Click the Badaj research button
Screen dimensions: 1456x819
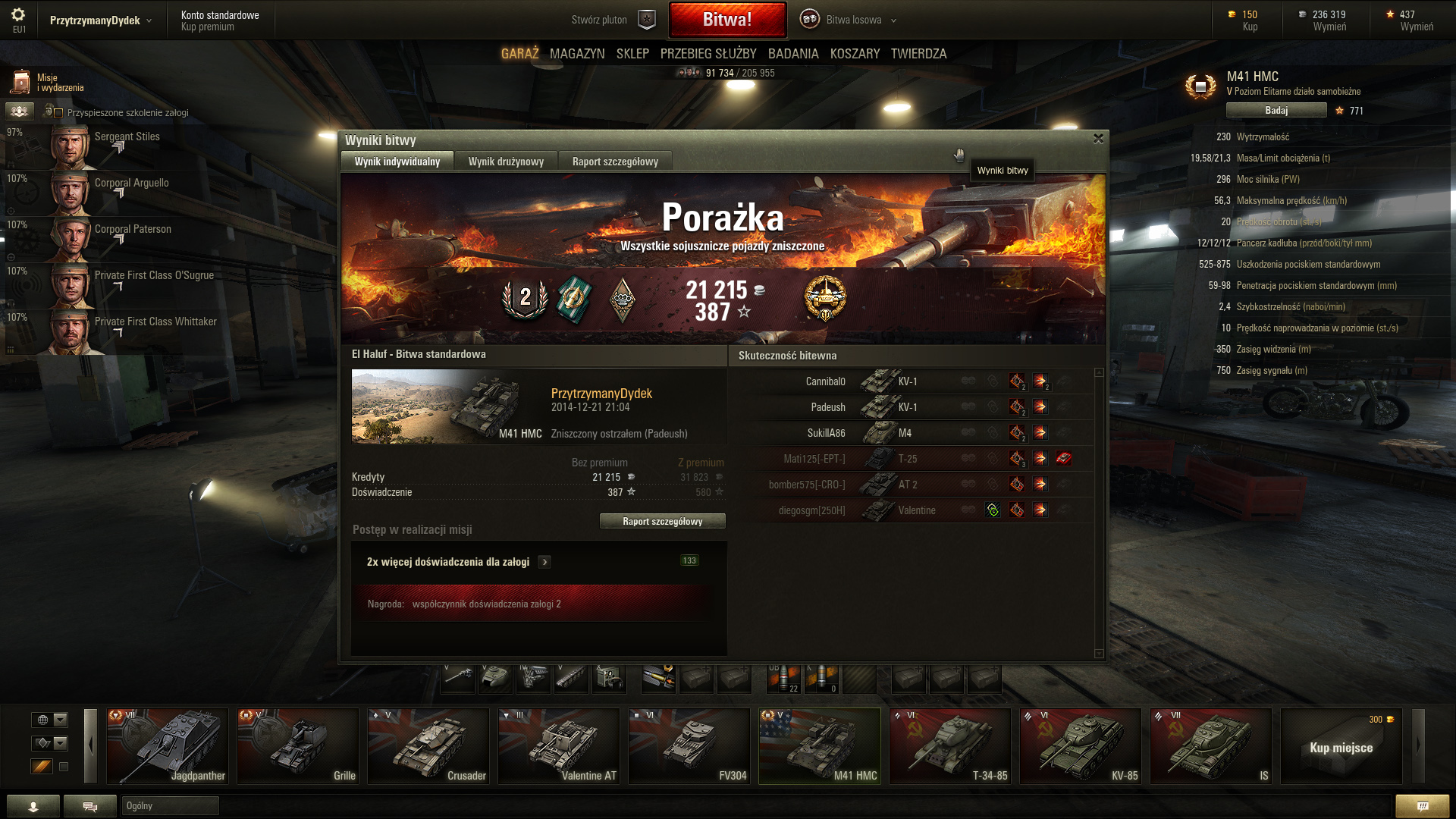pyautogui.click(x=1276, y=111)
